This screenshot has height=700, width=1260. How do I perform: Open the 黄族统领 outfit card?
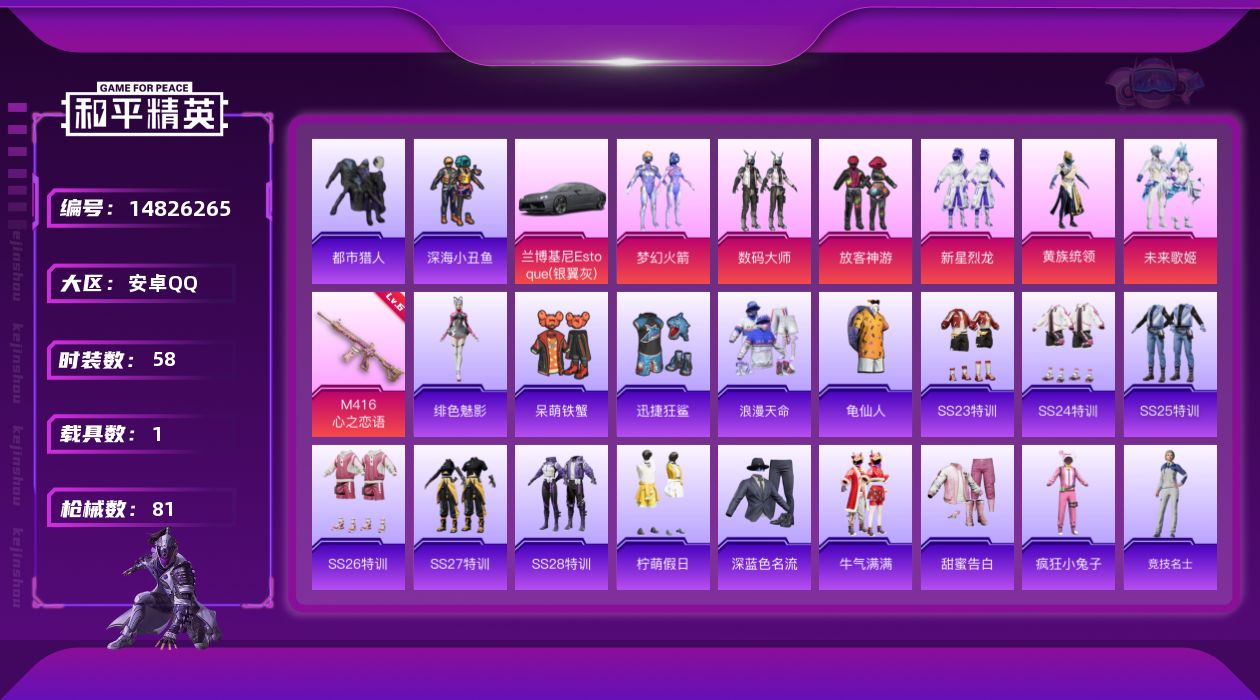tap(1068, 211)
